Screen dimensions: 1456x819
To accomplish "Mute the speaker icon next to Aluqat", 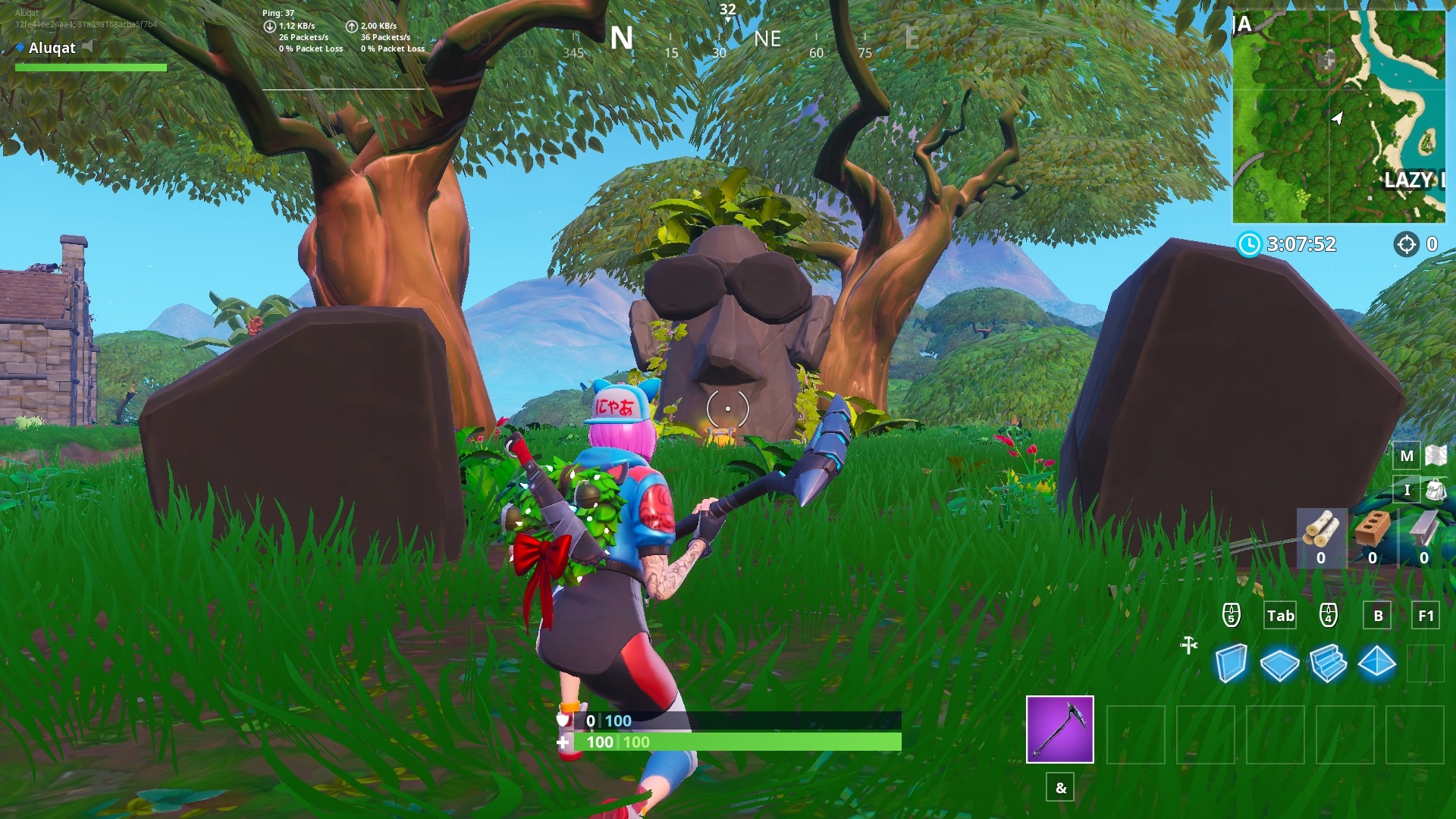I will tap(86, 46).
